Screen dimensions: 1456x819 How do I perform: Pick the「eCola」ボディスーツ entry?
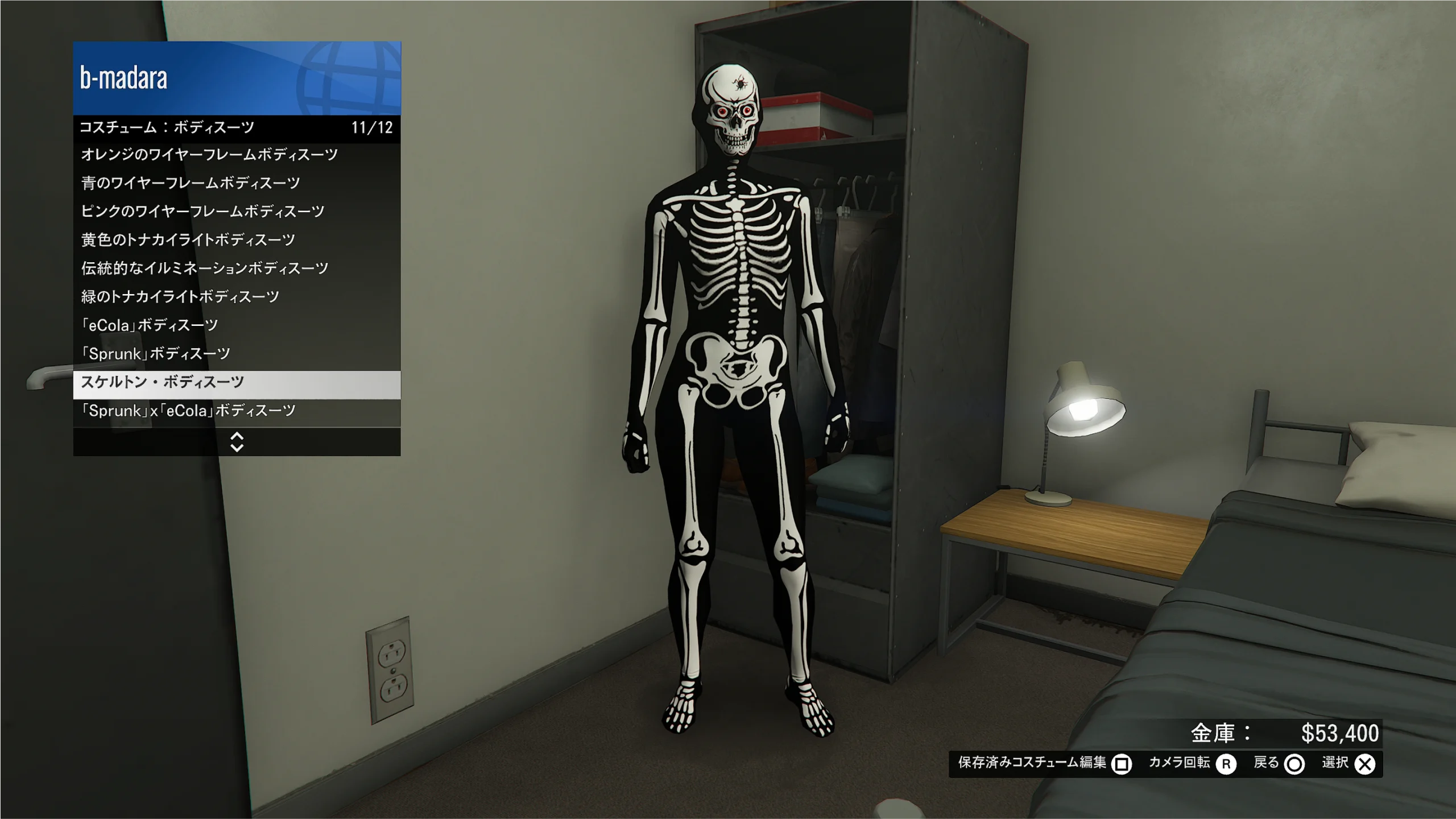(236, 325)
